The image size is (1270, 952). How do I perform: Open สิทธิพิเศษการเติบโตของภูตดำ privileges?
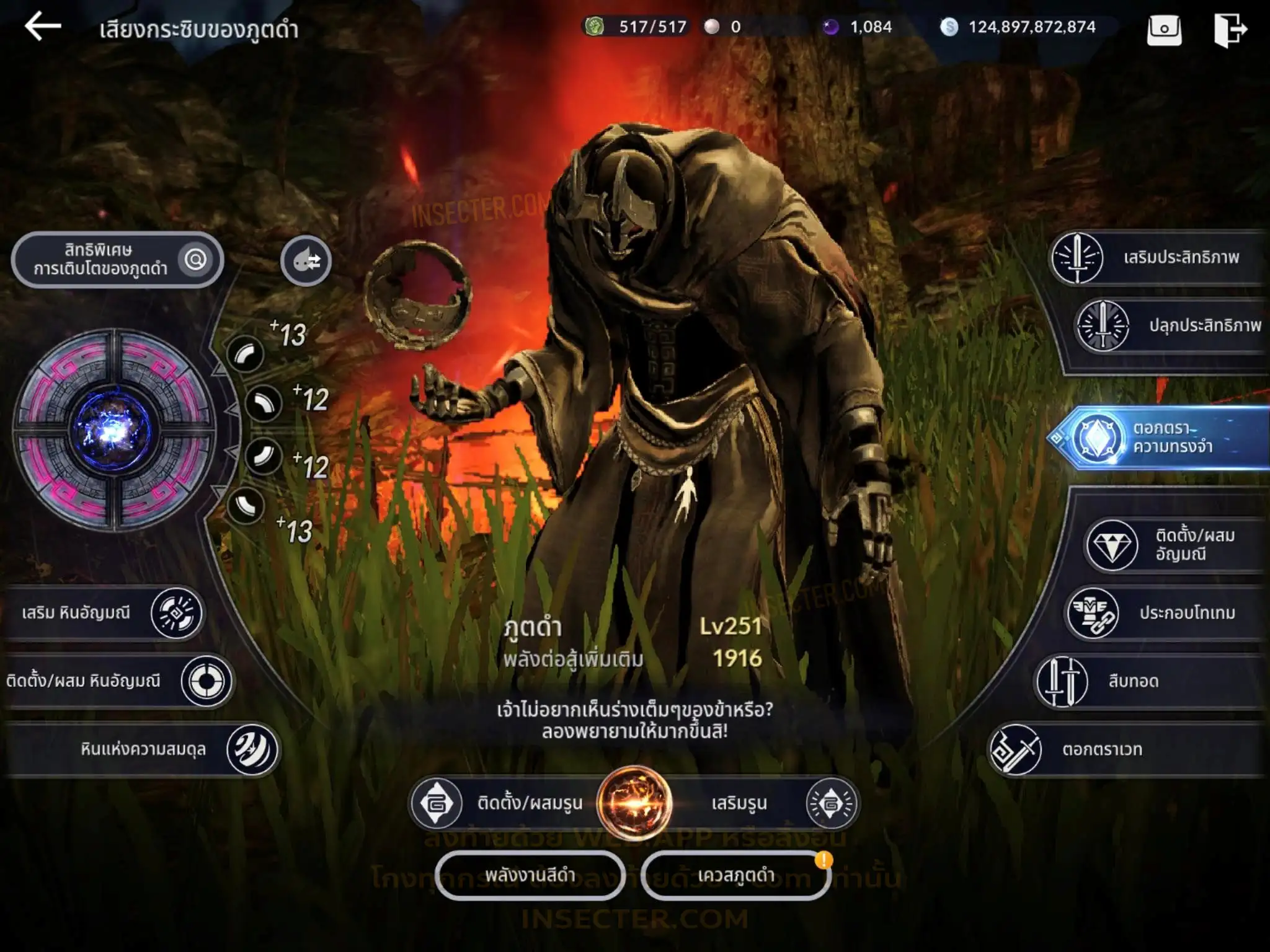(117, 260)
